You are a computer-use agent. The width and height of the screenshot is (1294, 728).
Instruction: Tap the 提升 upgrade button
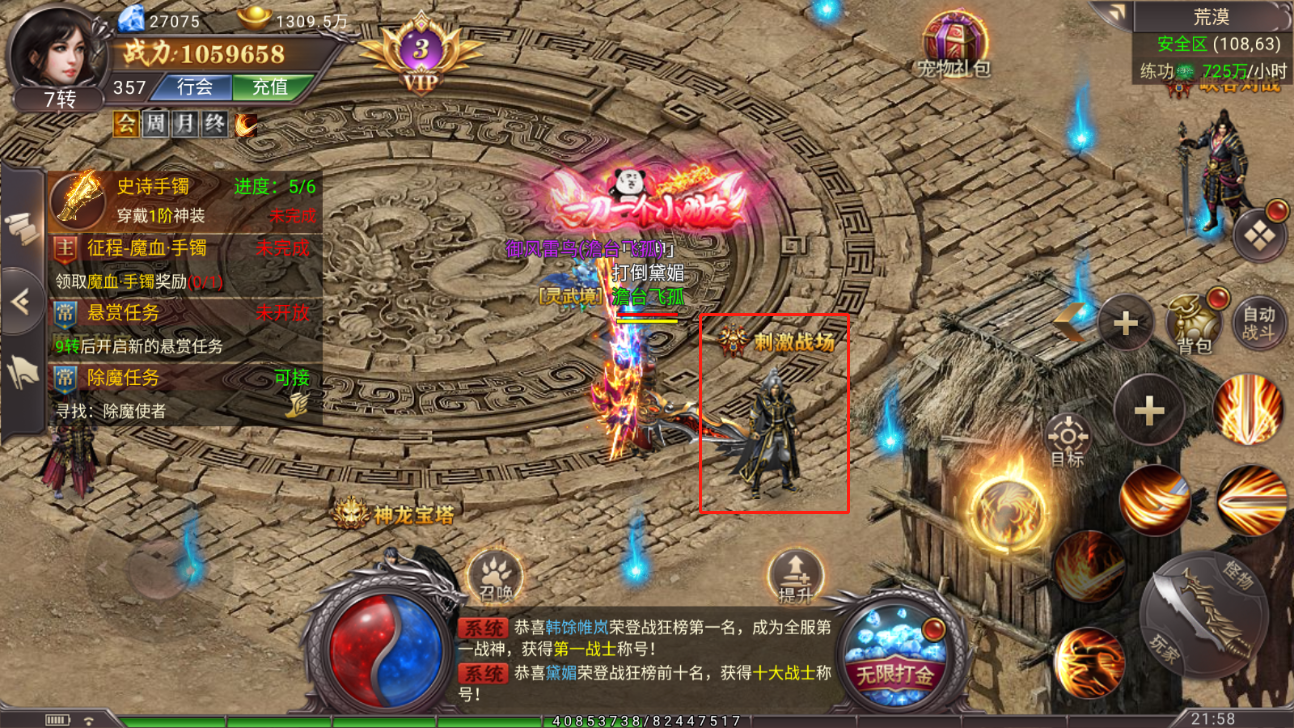795,577
